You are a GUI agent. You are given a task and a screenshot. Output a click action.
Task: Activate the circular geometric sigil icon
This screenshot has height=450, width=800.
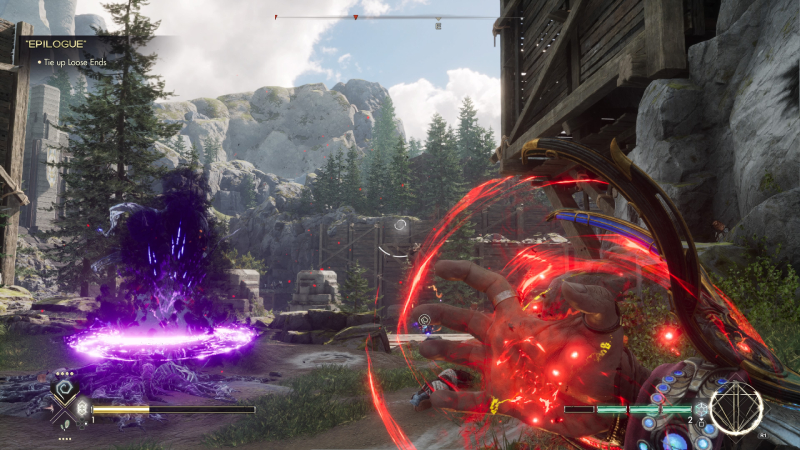(736, 407)
